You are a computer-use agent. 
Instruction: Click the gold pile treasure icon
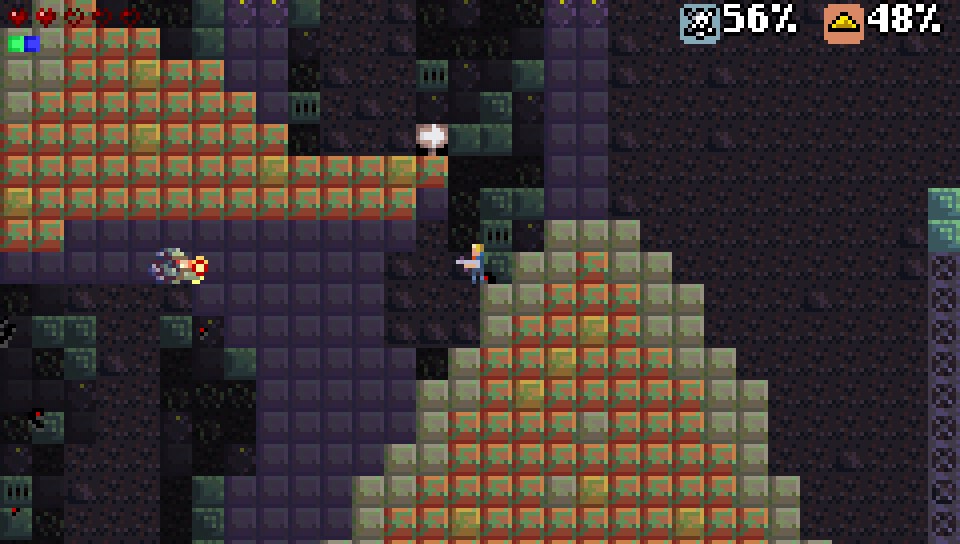[x=844, y=22]
